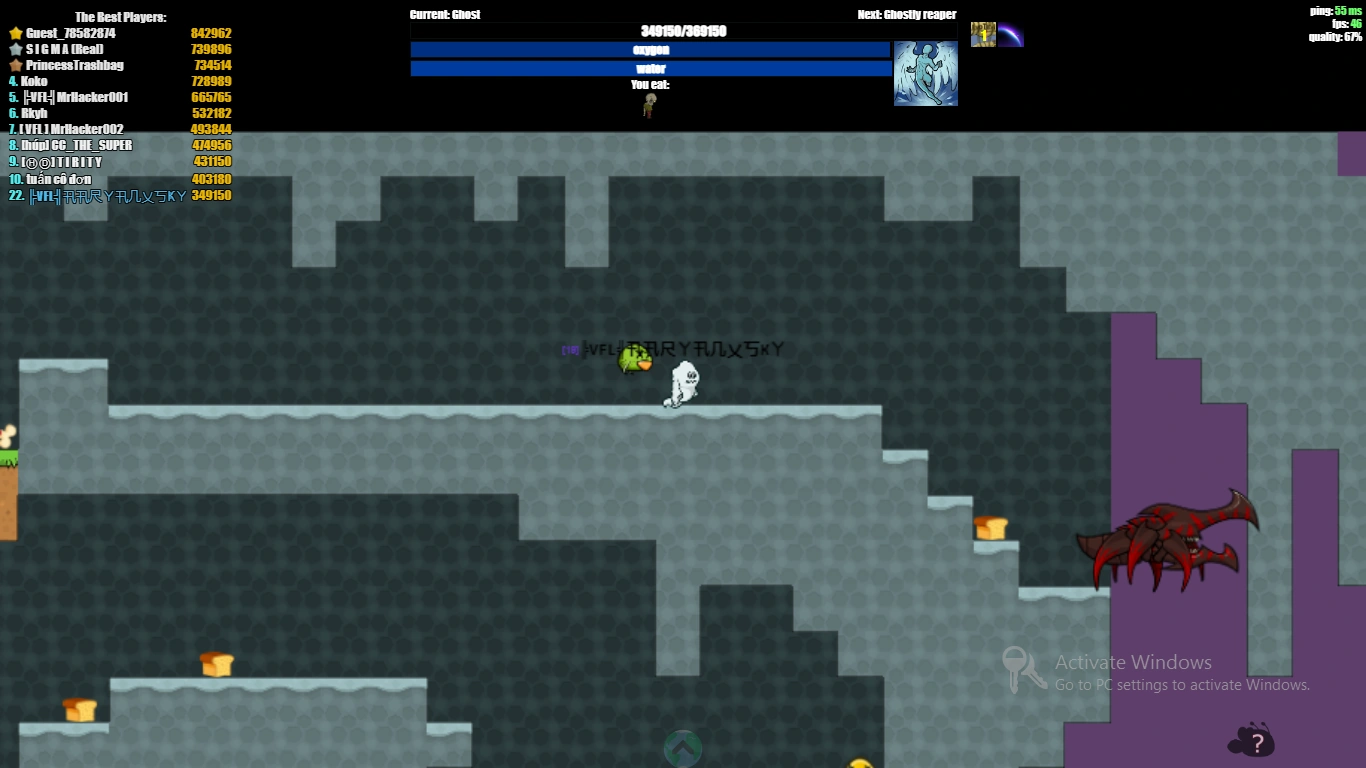Screen dimensions: 1366x768
Task: Click the Ghostly reaper preview portrait
Action: (925, 72)
